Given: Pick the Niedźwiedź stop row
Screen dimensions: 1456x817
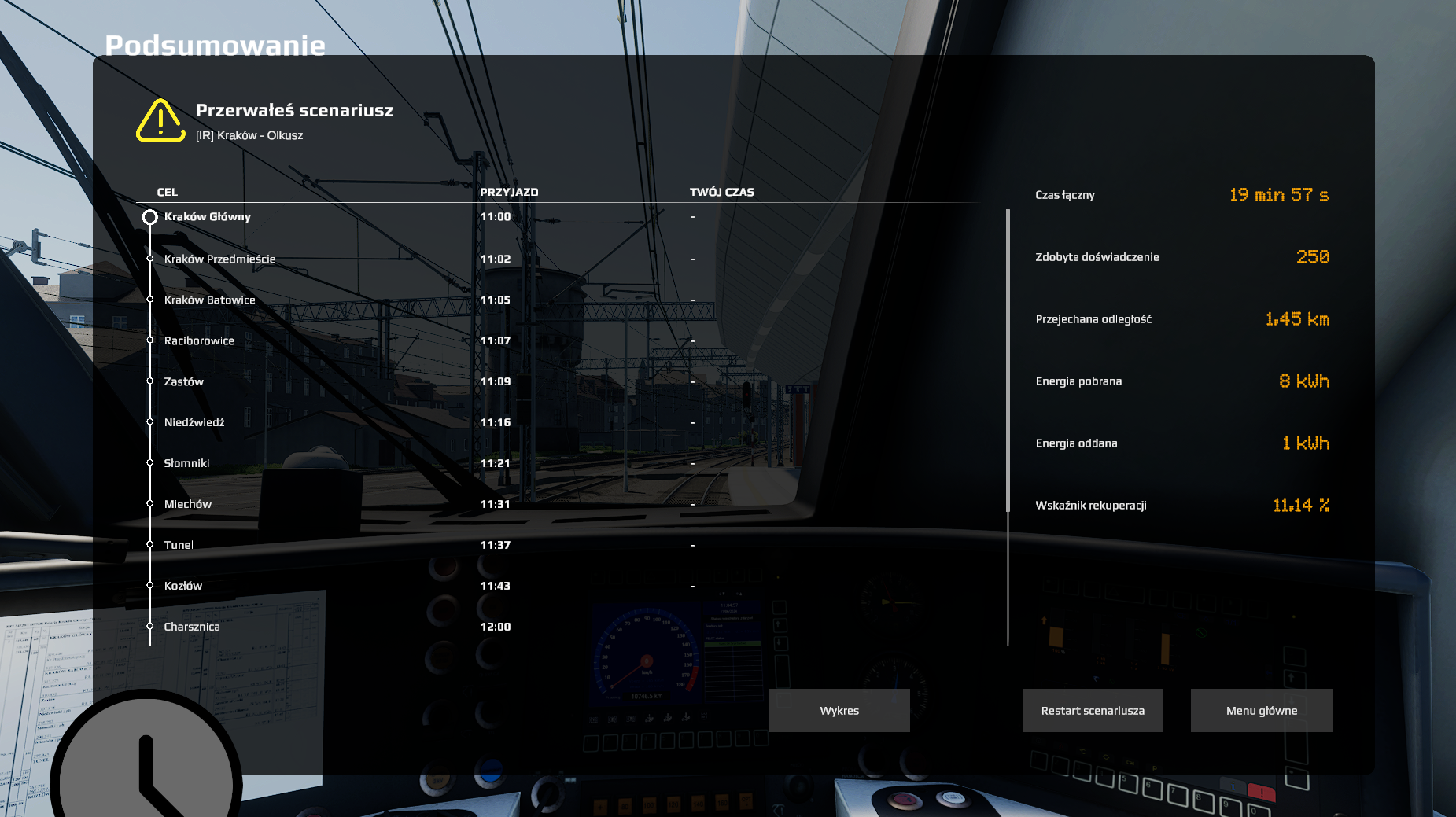Looking at the screenshot, I should pyautogui.click(x=194, y=423).
